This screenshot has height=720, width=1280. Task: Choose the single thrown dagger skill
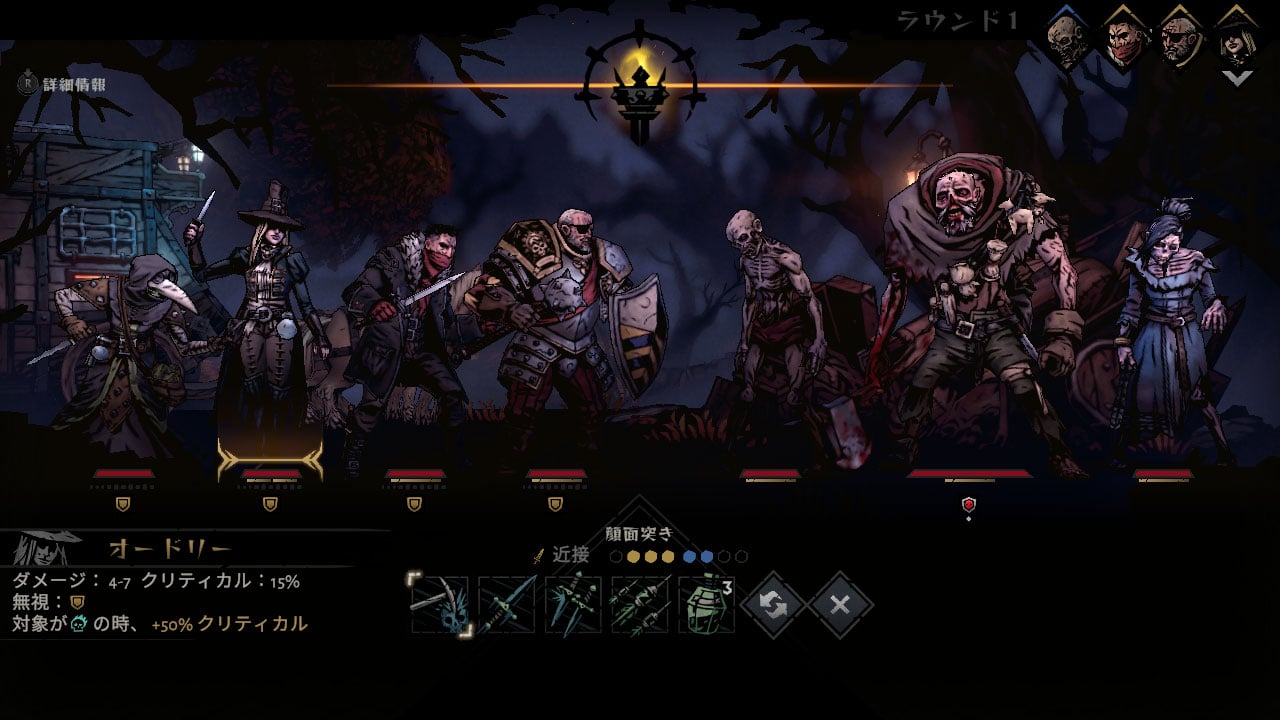(507, 605)
